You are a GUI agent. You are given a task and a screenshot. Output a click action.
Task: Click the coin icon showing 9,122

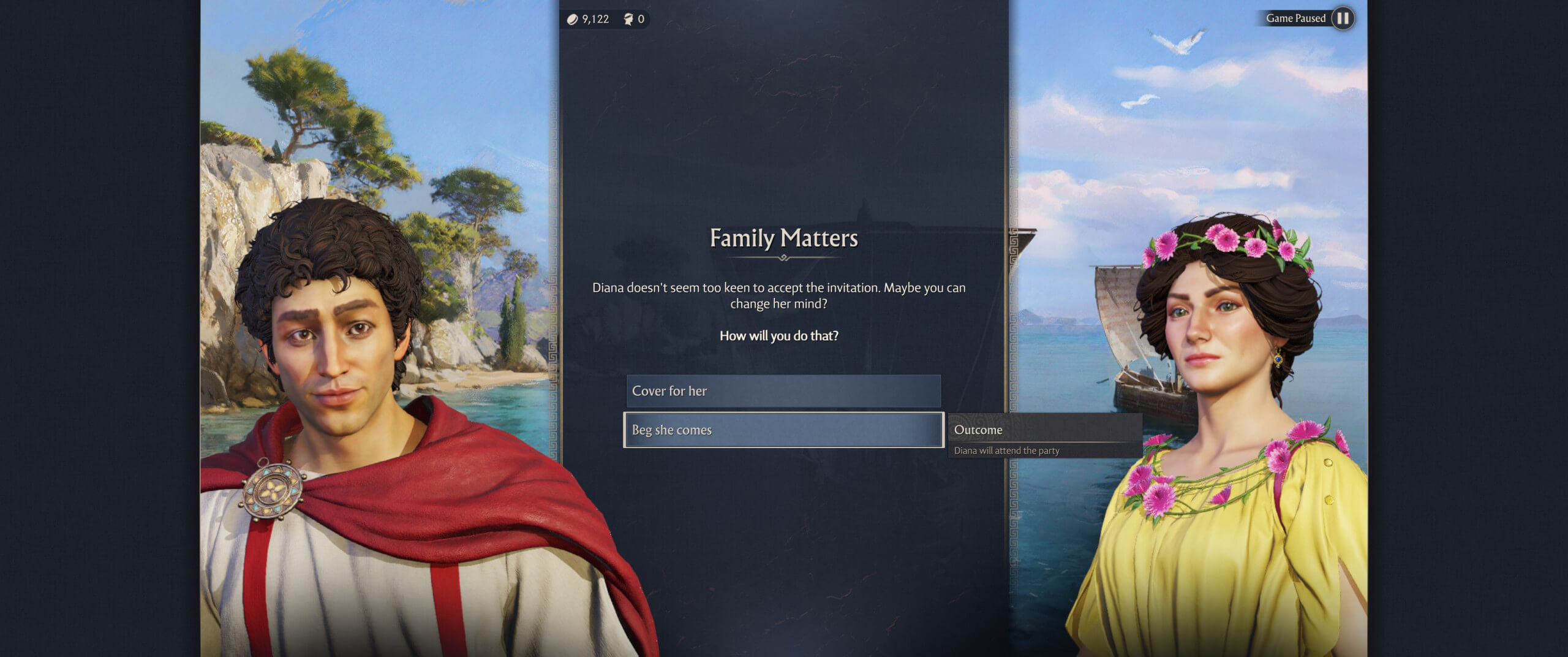pos(573,19)
